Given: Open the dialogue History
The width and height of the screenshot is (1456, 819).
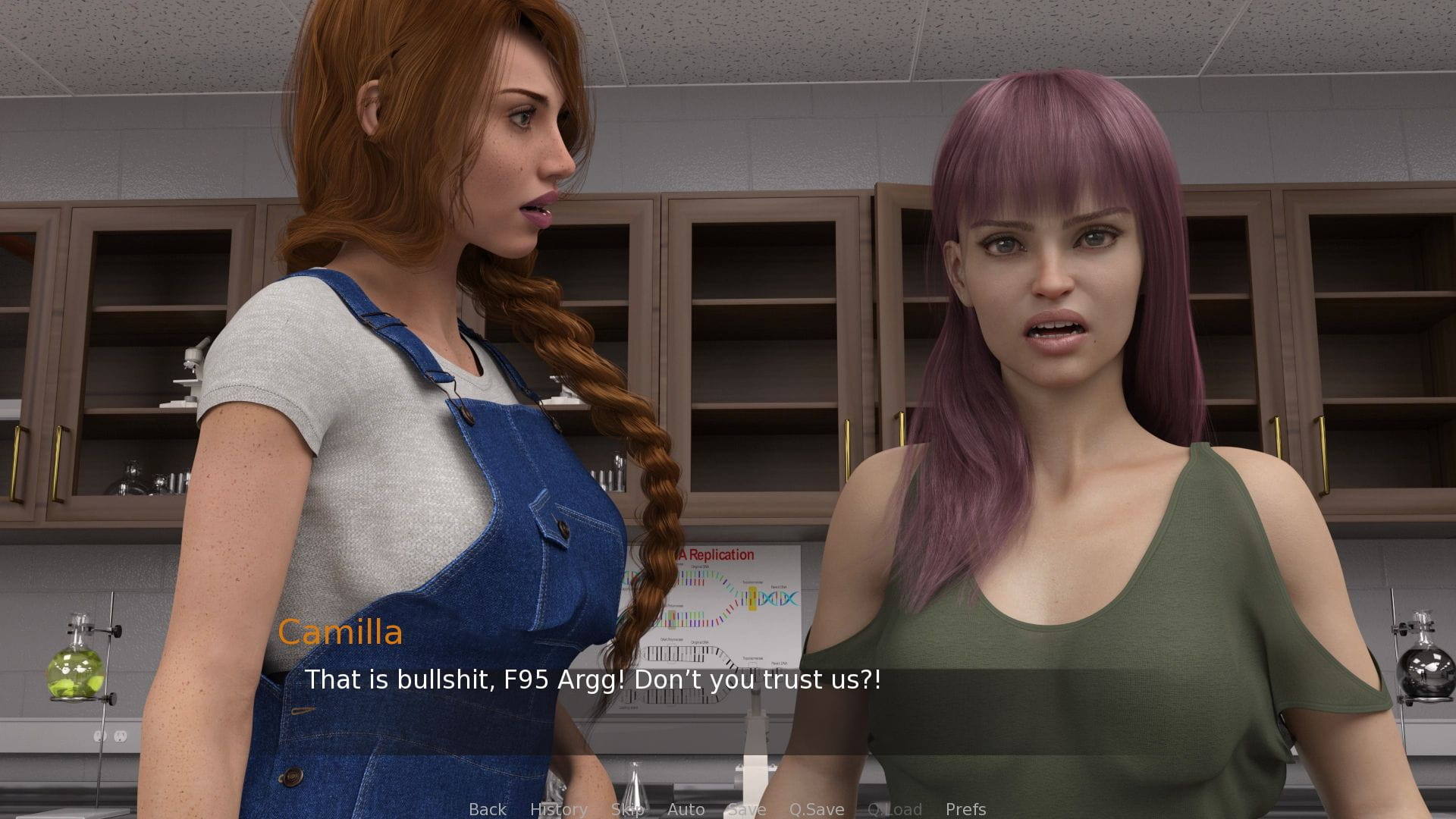Looking at the screenshot, I should [559, 809].
